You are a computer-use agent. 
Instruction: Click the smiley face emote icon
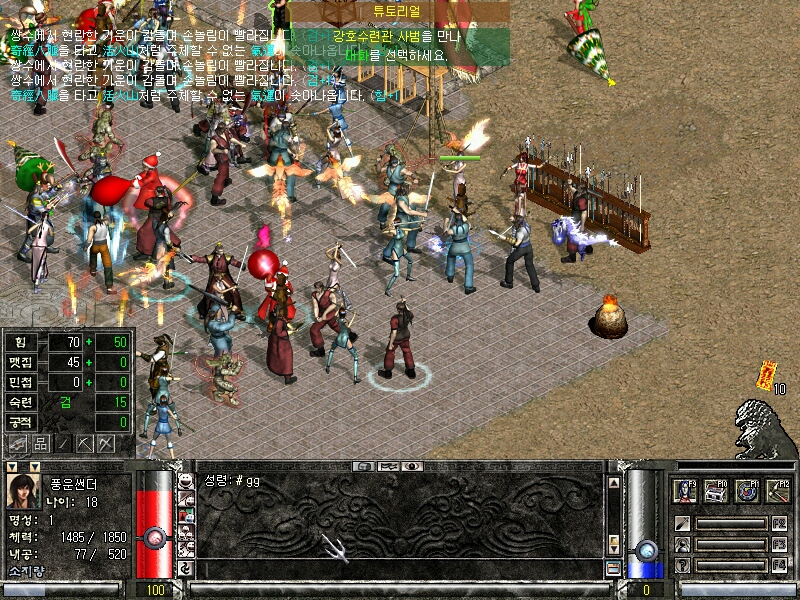[185, 480]
